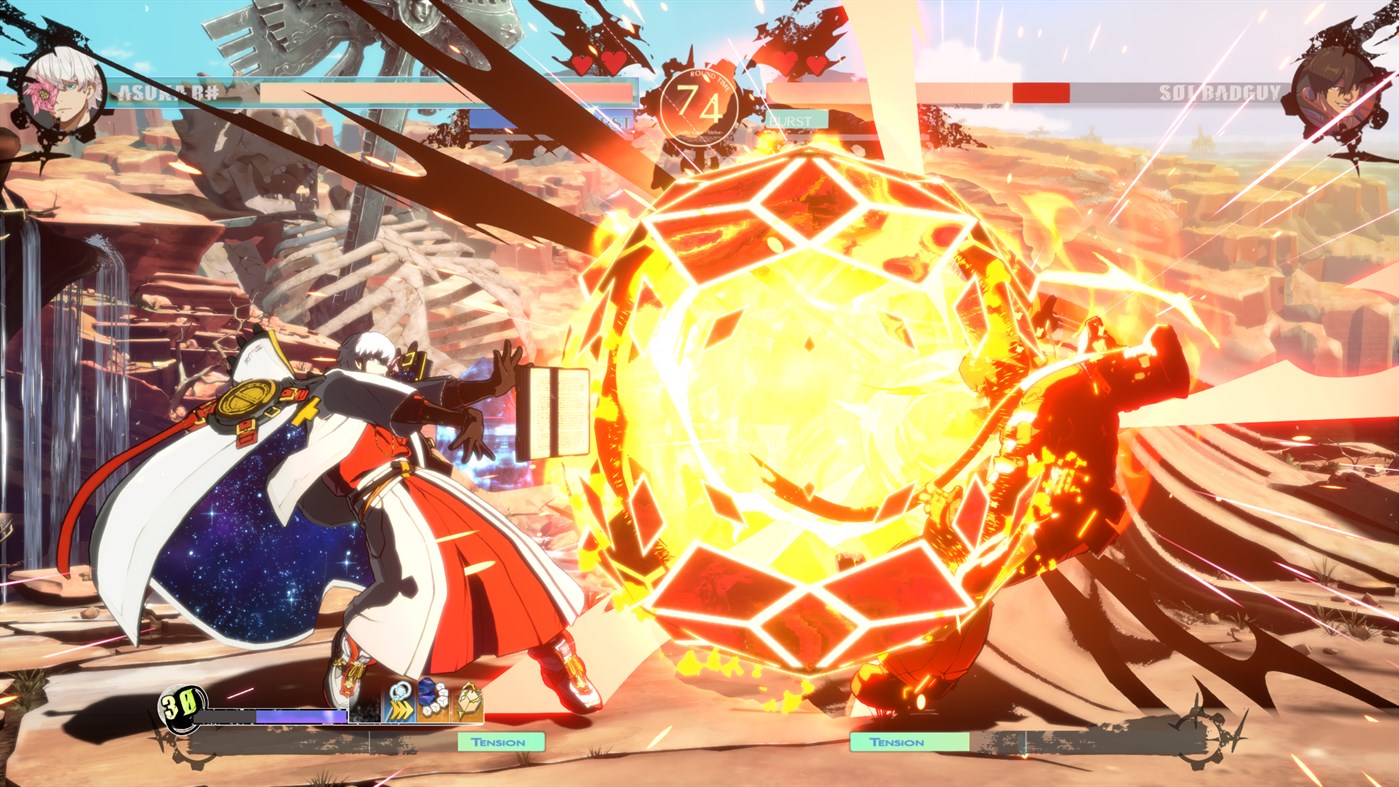Click Asuka R# character portrait
Viewport: 1399px width, 787px height.
coord(62,90)
